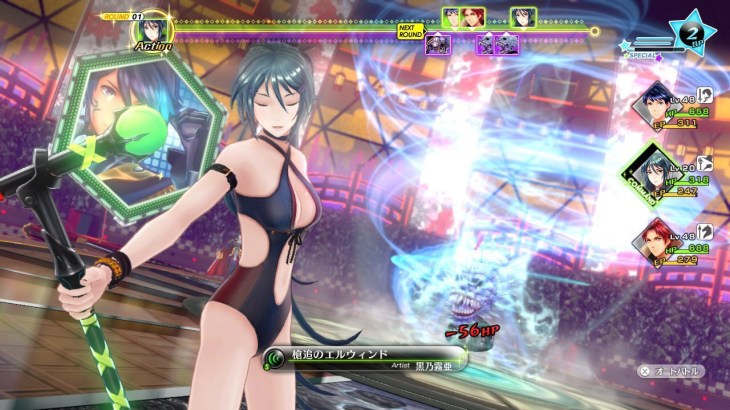Image resolution: width=730 pixels, height=410 pixels.
Task: Click the first purple enemy turn order icon
Action: [437, 43]
